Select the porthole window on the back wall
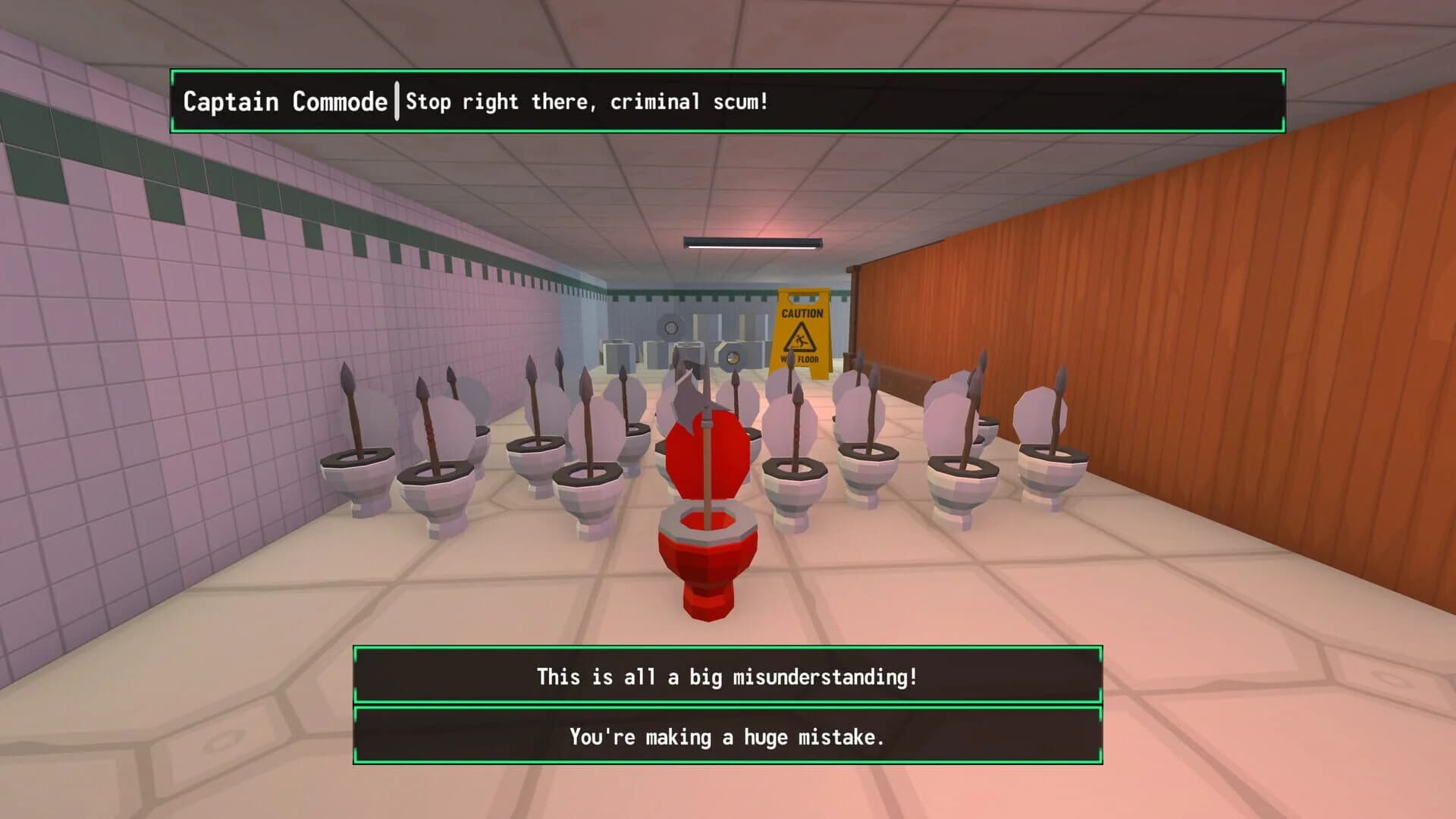This screenshot has width=1456, height=819. pyautogui.click(x=670, y=326)
